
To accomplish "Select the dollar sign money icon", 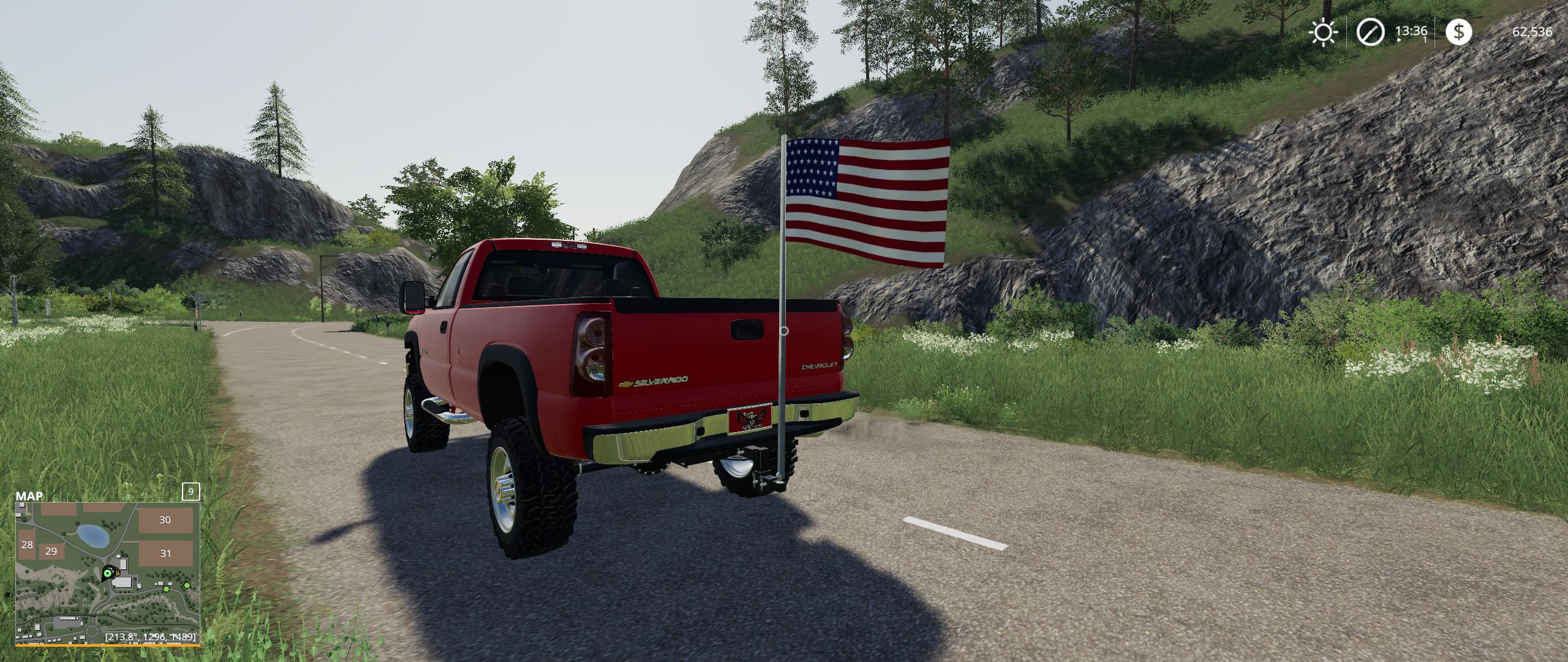I will (1458, 32).
